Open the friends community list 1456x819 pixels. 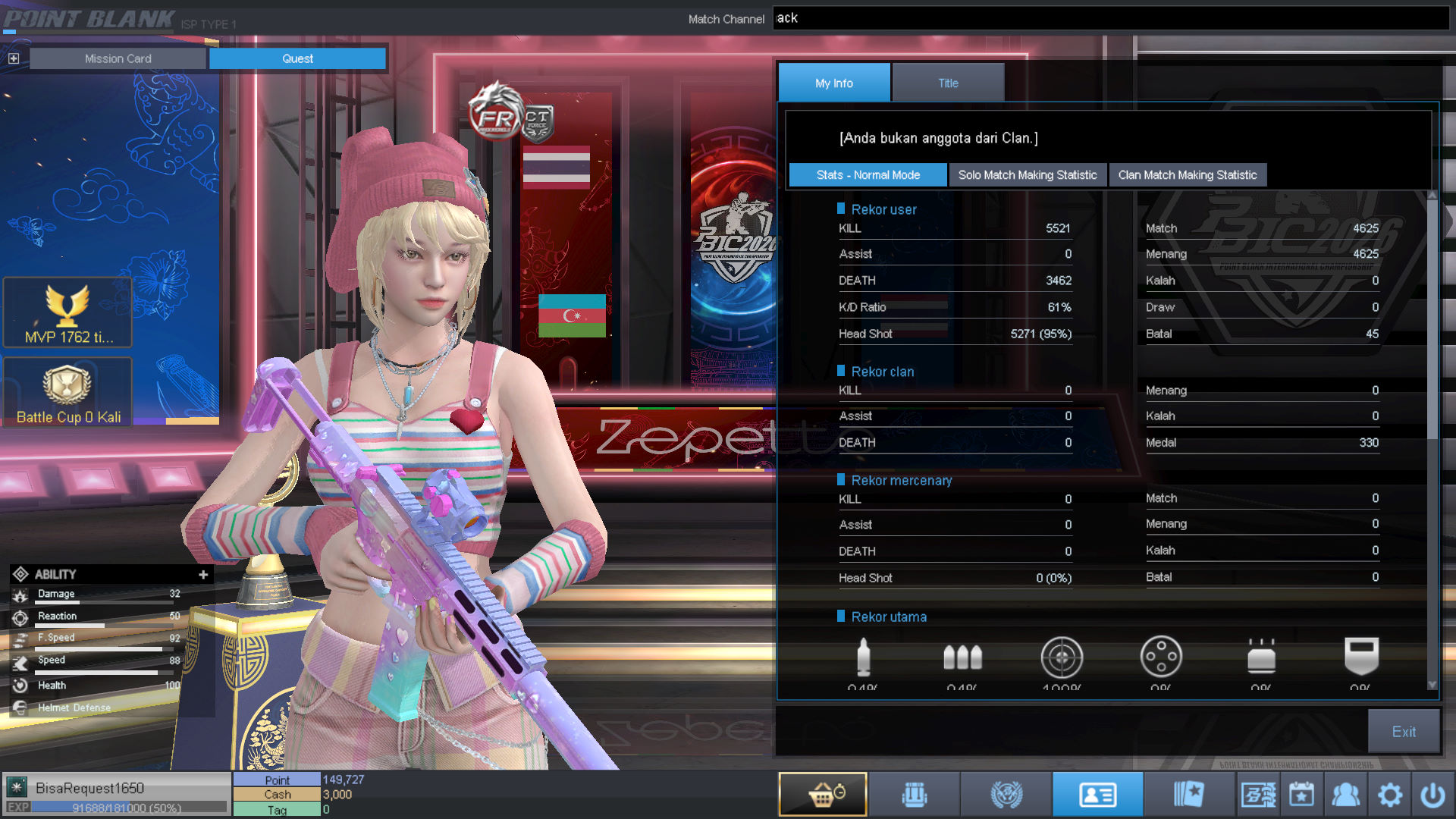pyautogui.click(x=1345, y=795)
